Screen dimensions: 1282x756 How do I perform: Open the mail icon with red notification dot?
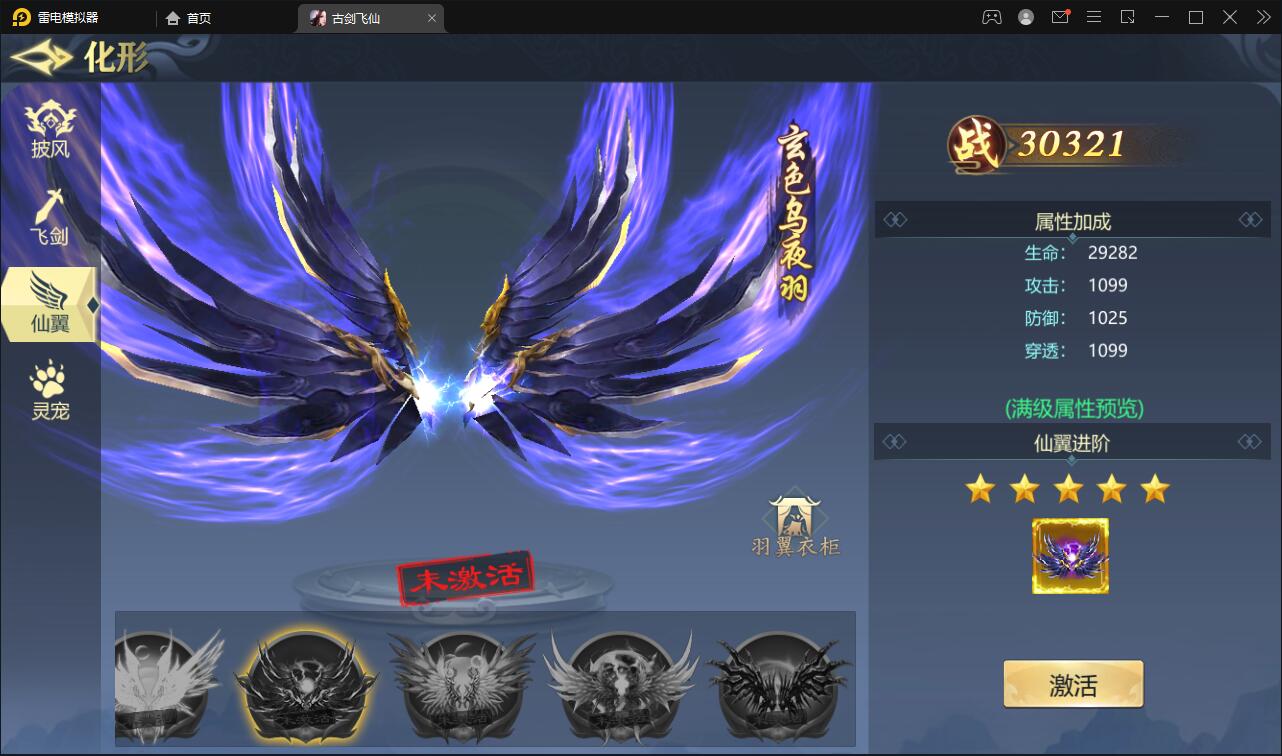pyautogui.click(x=1060, y=17)
